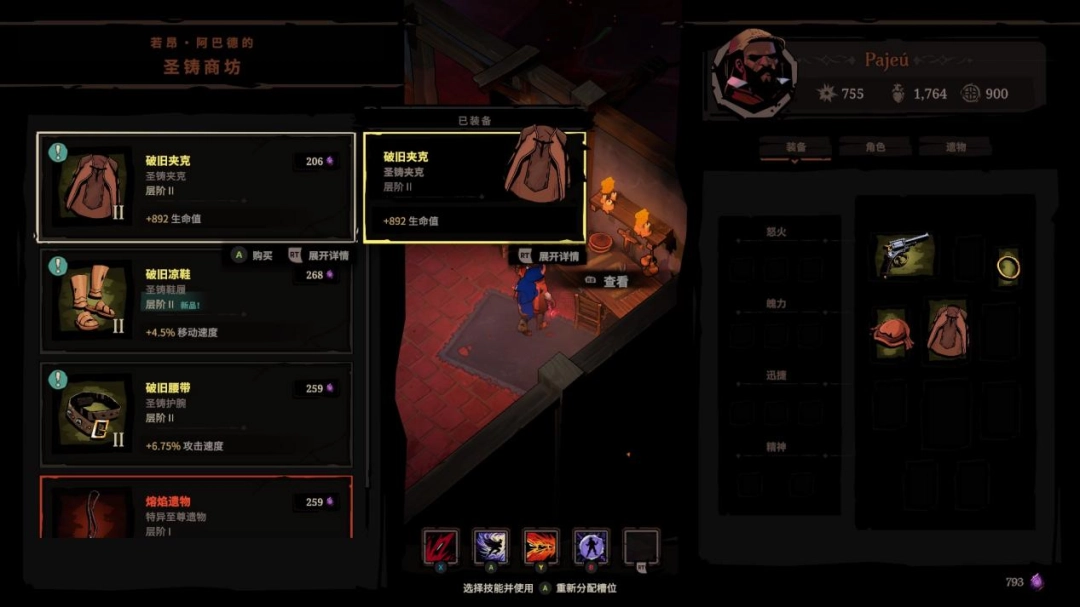1080x607 pixels.
Task: Activate the purple dash skill icon
Action: tap(491, 546)
